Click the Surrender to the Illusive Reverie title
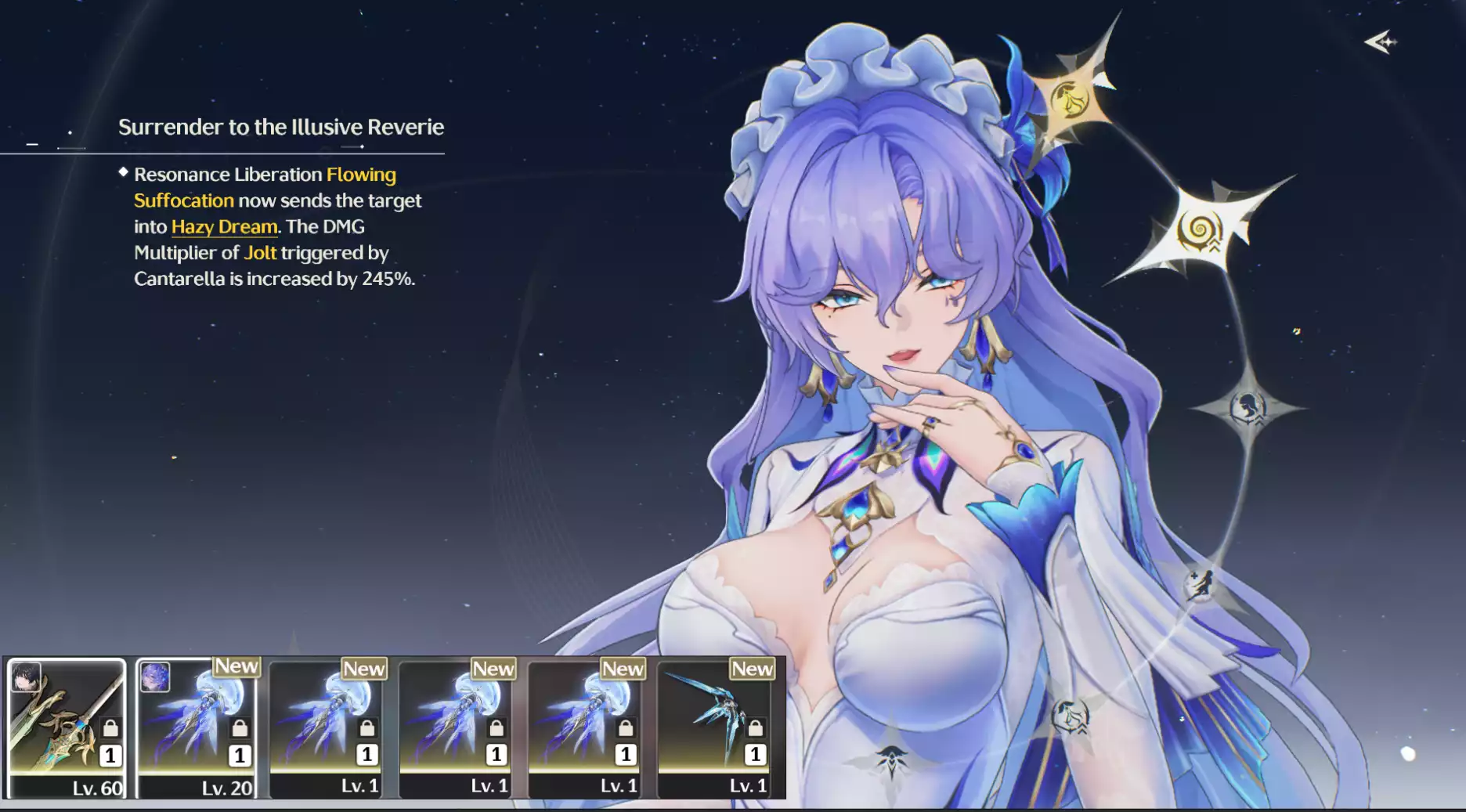 [280, 126]
